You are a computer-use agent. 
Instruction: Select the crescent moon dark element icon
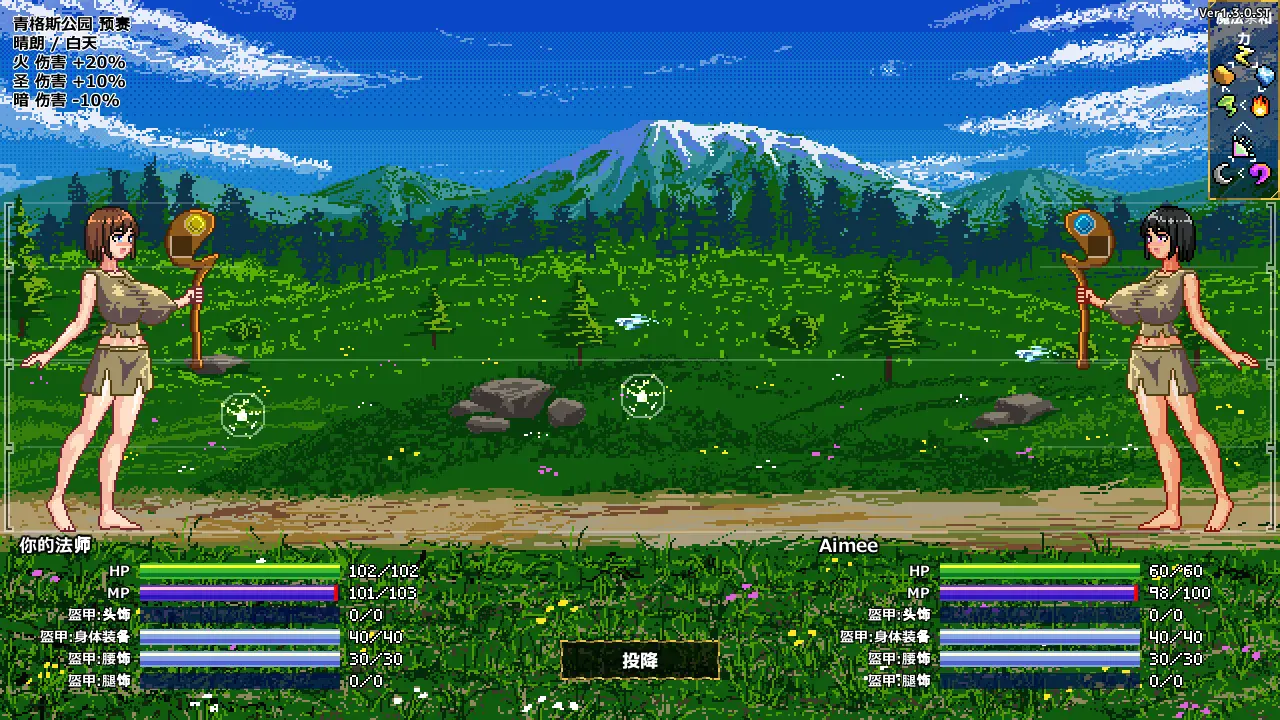[x=1224, y=175]
